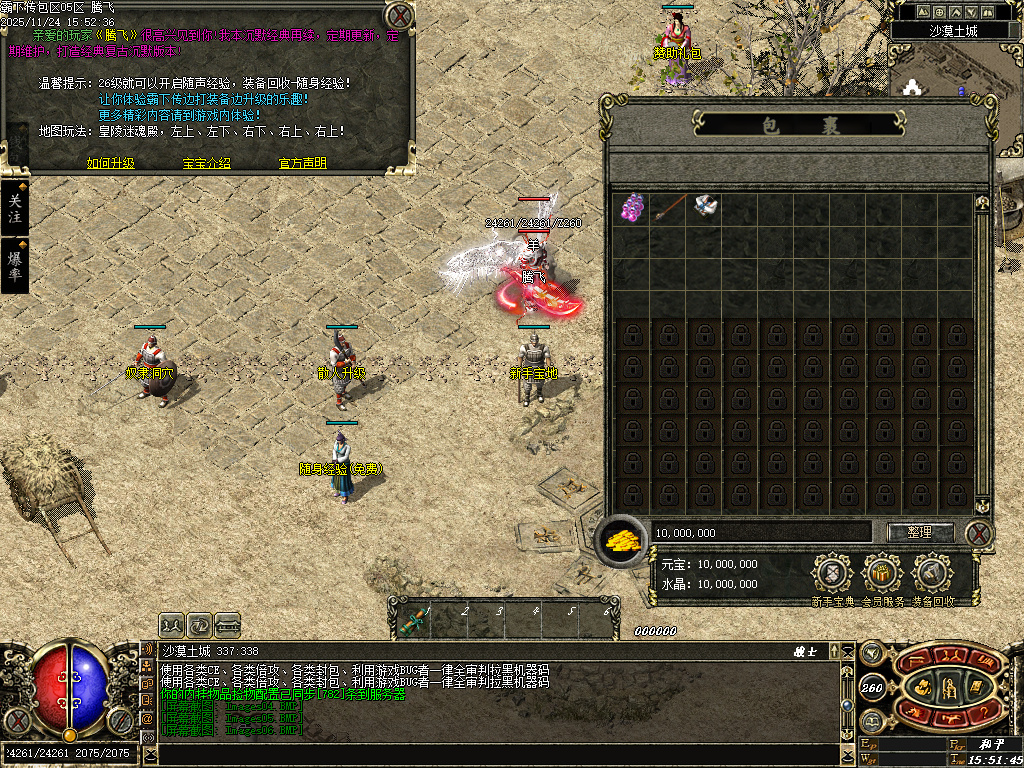Close the announcement panel
The width and height of the screenshot is (1024, 768).
[399, 17]
